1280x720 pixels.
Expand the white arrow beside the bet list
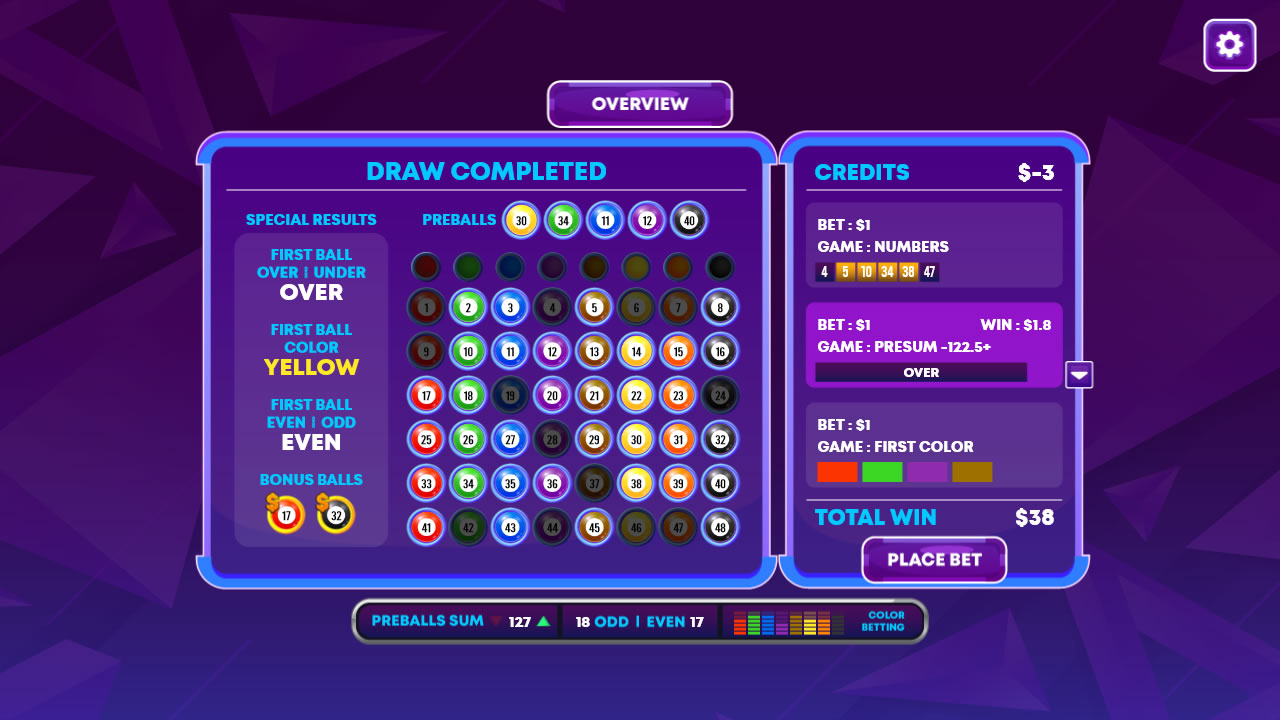tap(1079, 374)
